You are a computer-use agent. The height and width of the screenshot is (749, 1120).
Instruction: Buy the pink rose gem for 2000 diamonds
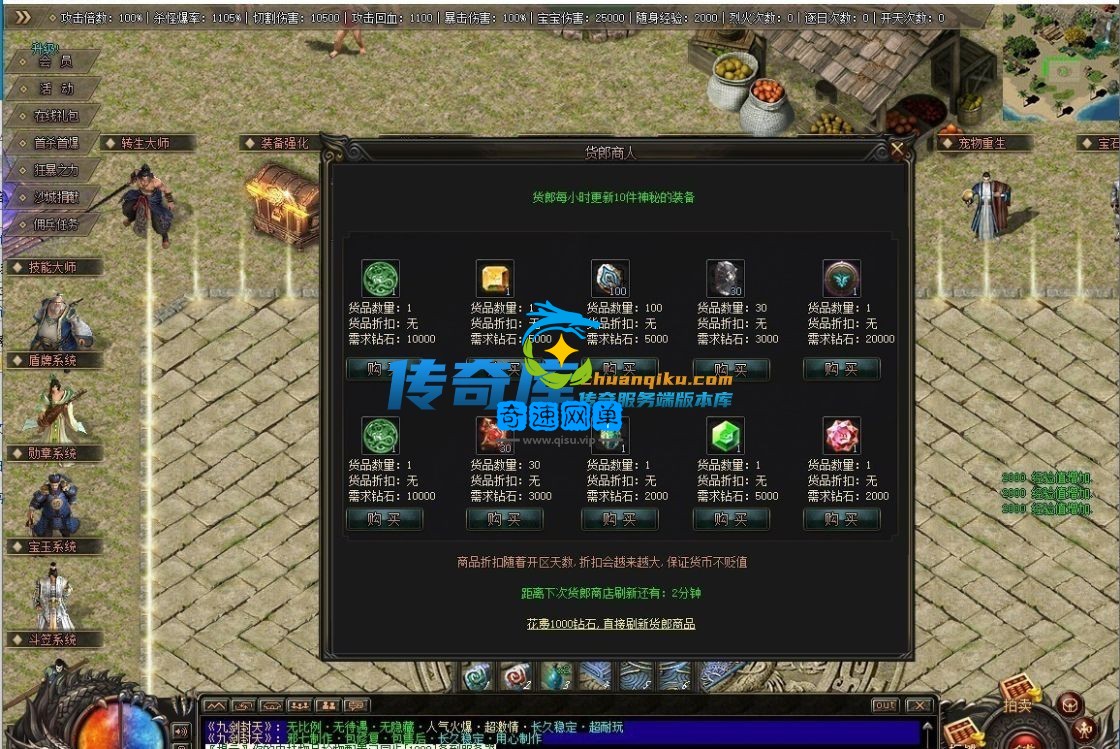coord(841,519)
